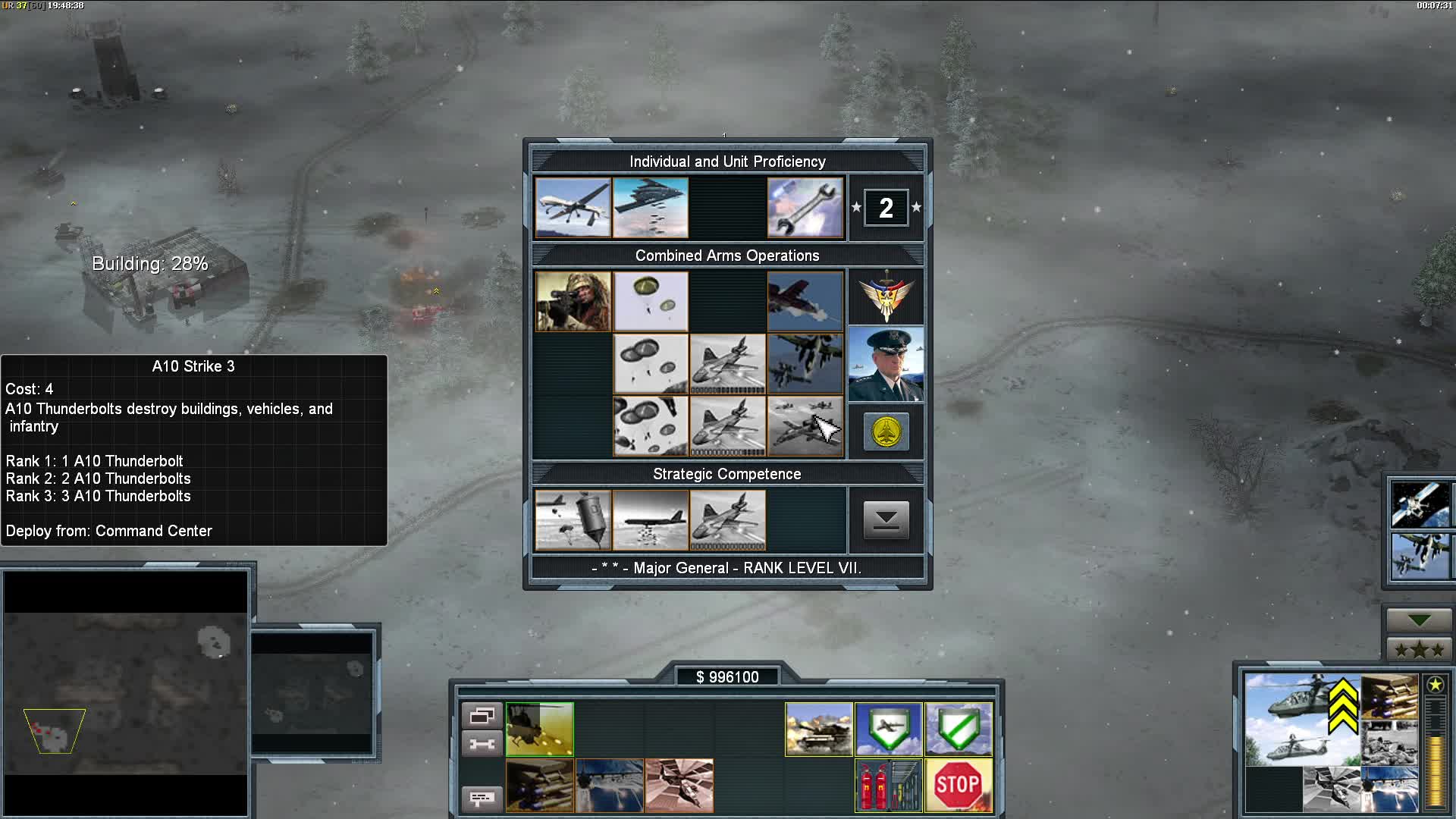Open generals promotion via three stars button

[x=1420, y=648]
